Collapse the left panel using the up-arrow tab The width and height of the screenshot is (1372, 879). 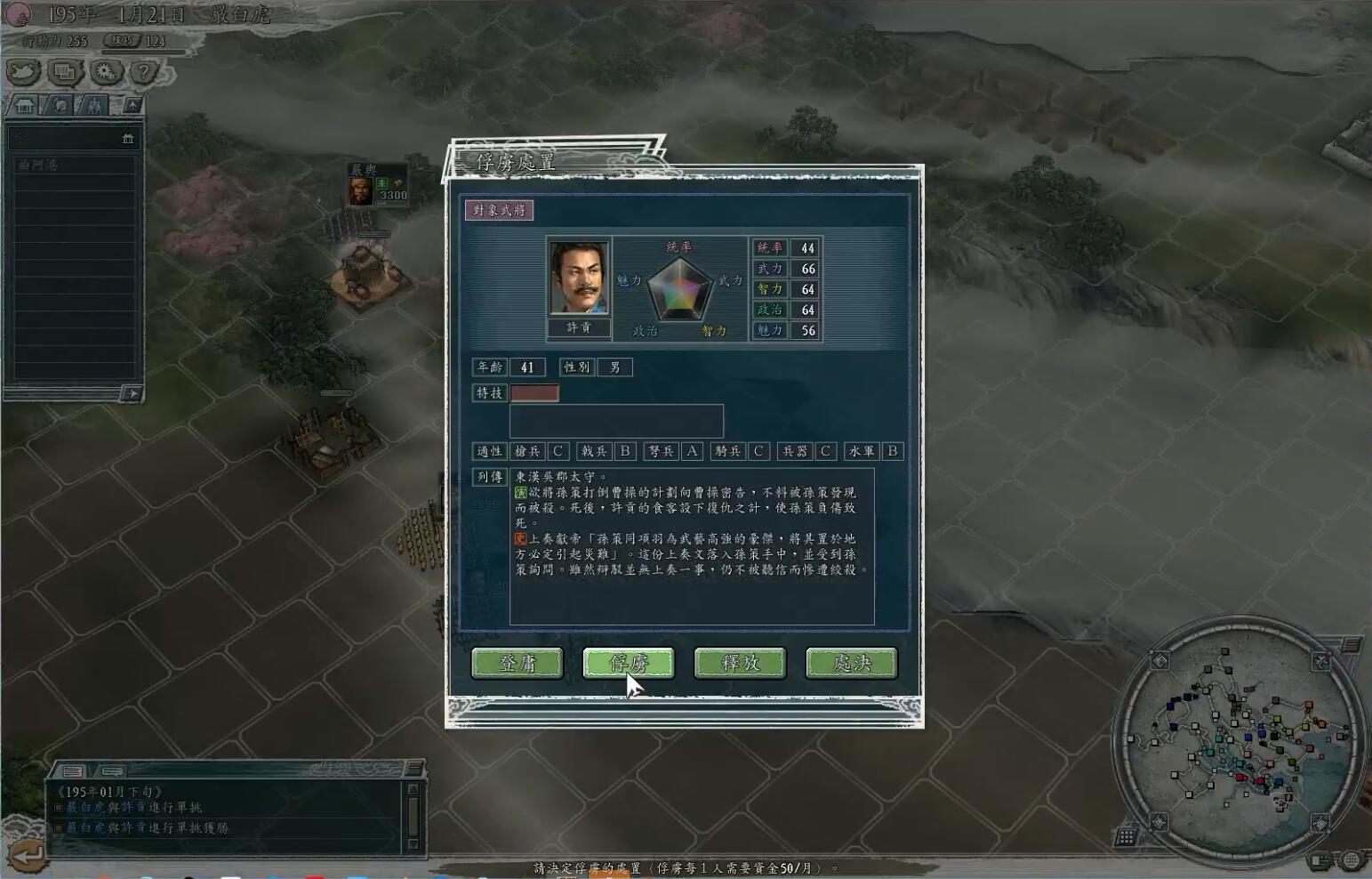coord(131,105)
